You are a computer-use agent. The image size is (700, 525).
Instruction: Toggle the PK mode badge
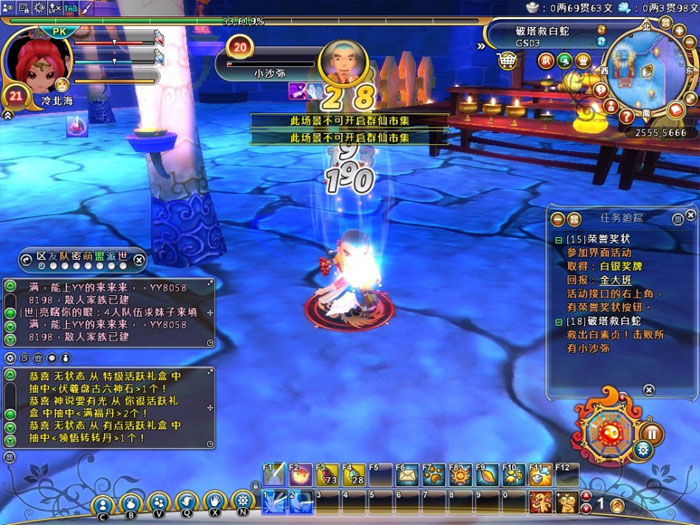(x=57, y=31)
